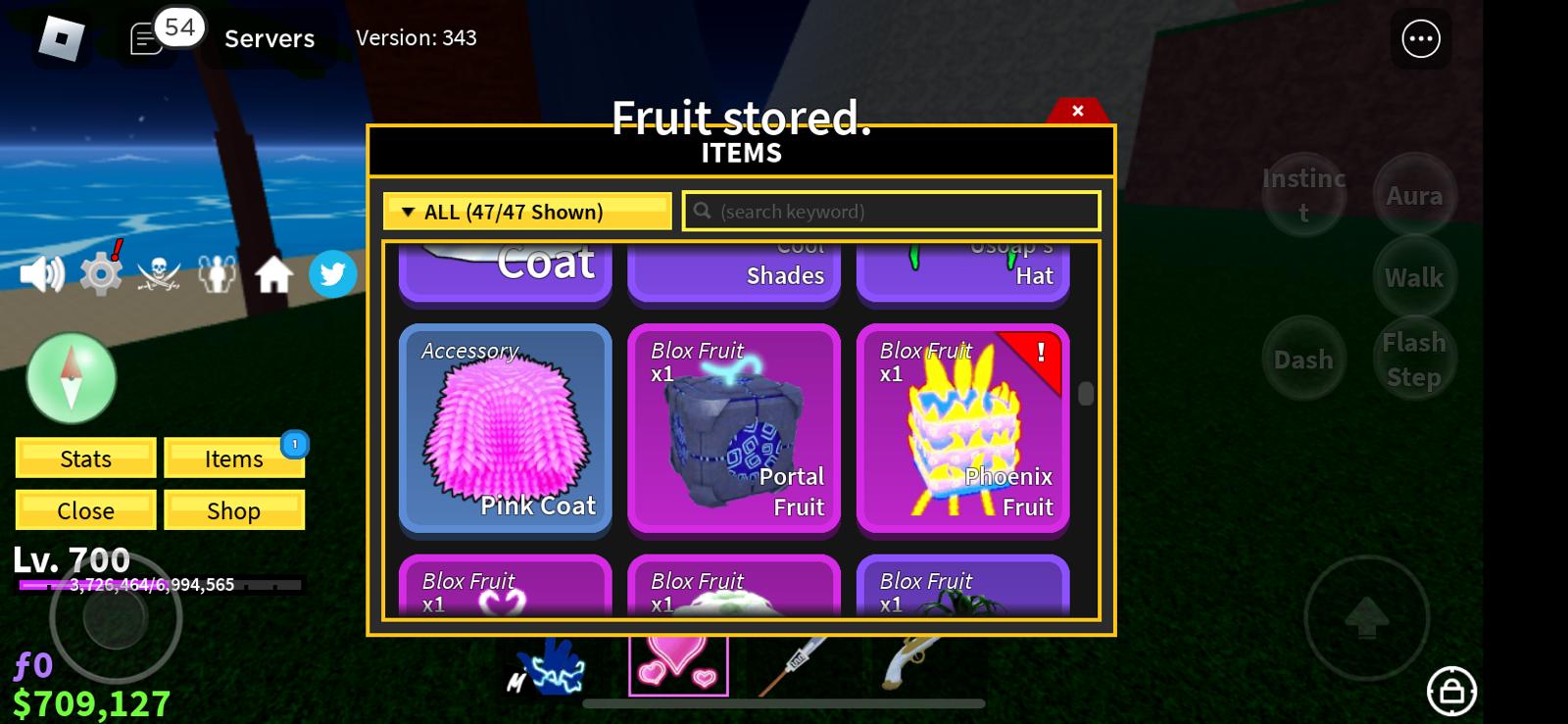The width and height of the screenshot is (1568, 724).
Task: Select the Pink Coat accessory
Action: point(506,429)
